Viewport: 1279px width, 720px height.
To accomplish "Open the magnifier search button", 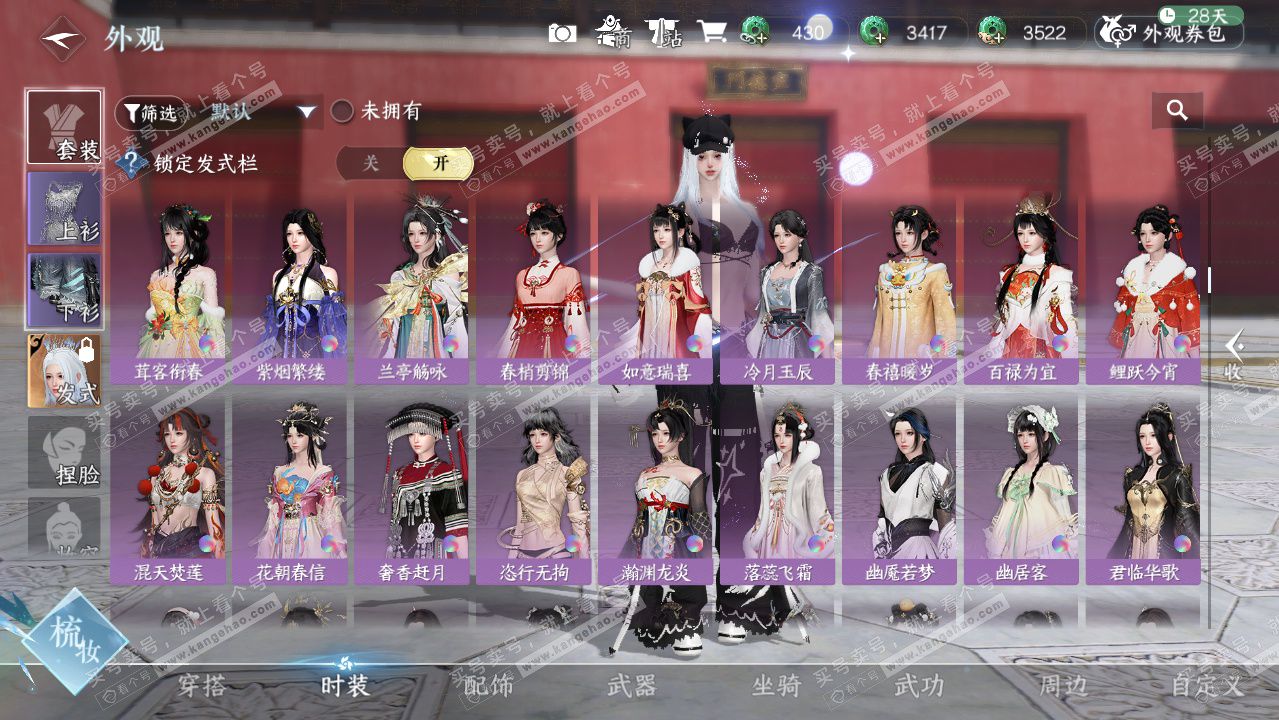I will click(1177, 111).
